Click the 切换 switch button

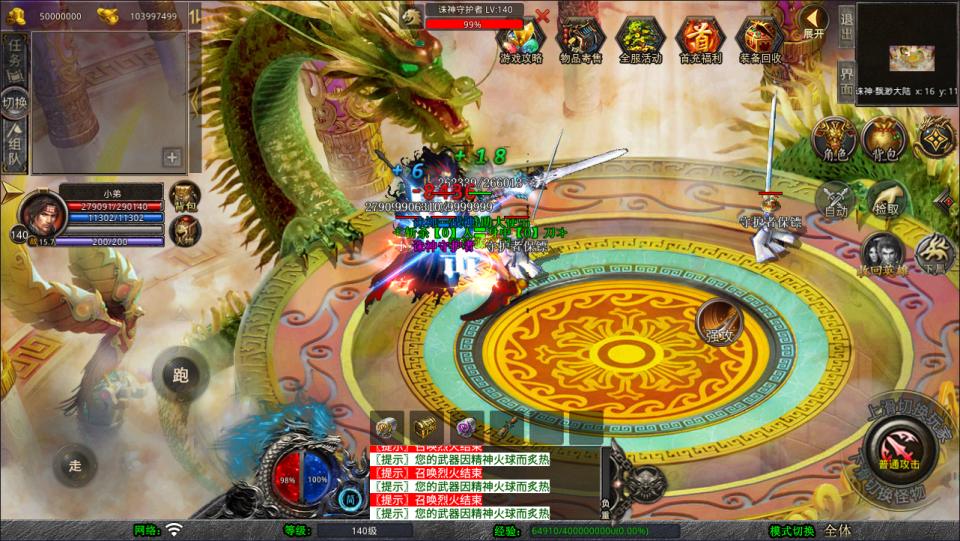15,102
